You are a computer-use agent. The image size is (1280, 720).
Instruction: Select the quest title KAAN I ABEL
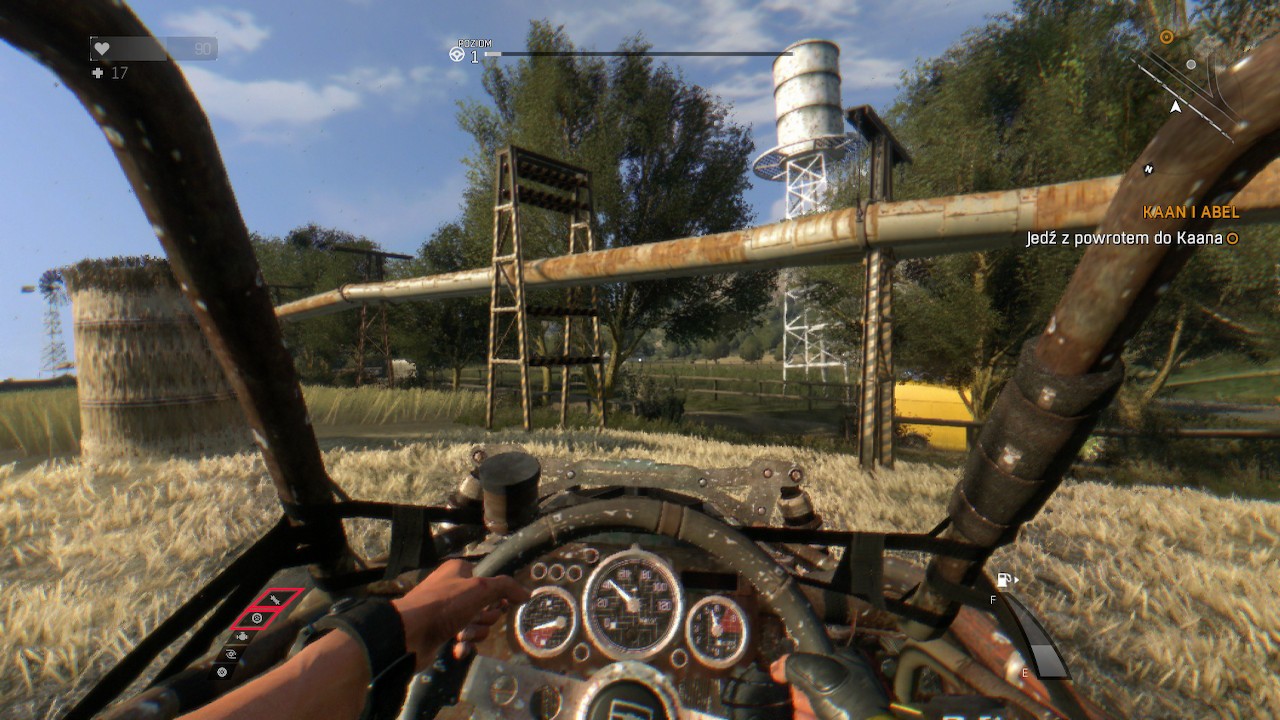click(1190, 212)
